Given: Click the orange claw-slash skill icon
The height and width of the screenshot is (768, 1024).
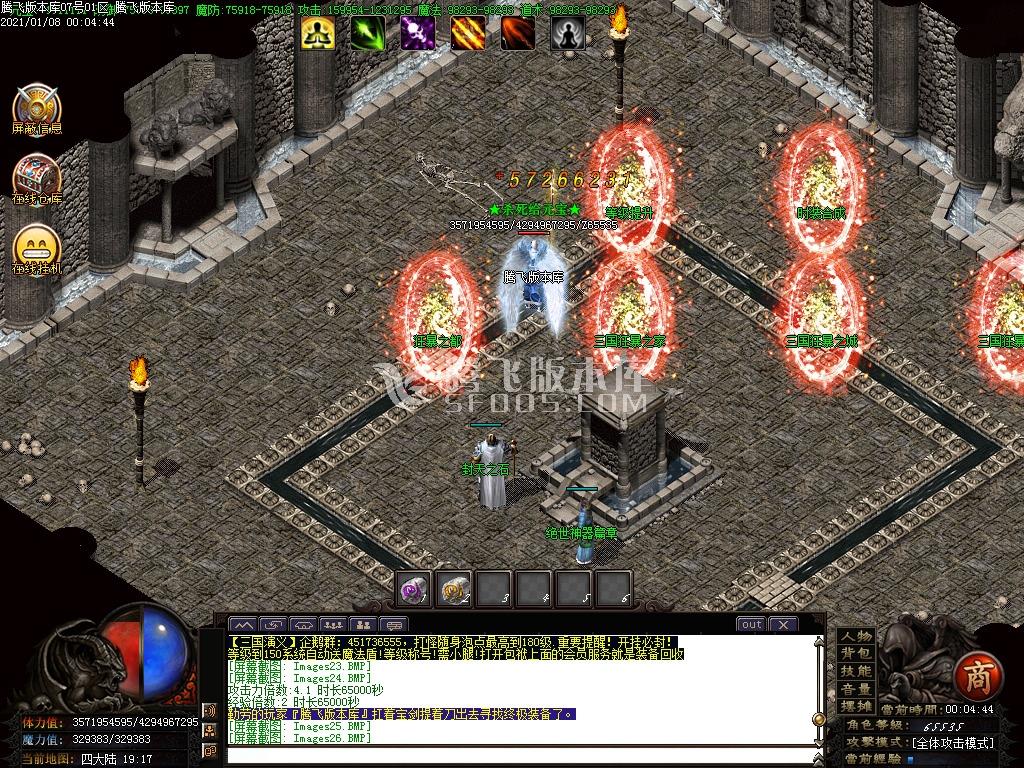Looking at the screenshot, I should point(467,33).
